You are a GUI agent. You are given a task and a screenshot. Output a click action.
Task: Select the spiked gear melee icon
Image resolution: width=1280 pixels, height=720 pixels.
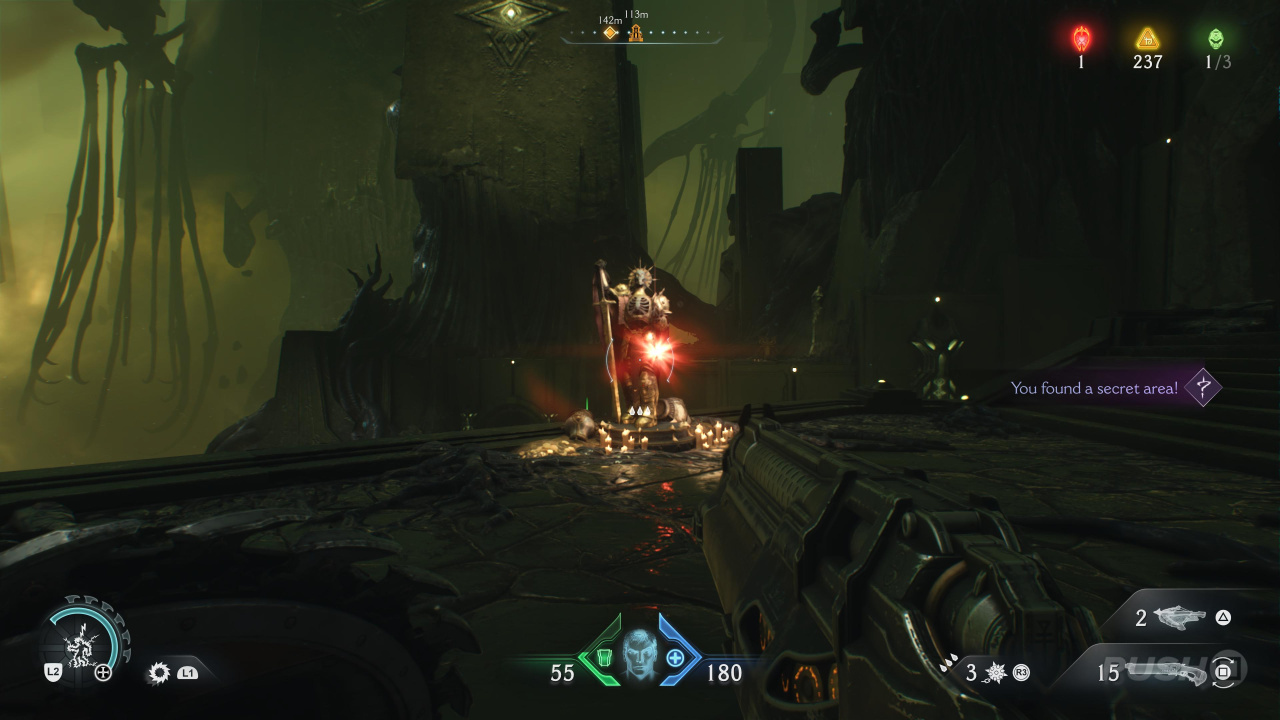[158, 673]
